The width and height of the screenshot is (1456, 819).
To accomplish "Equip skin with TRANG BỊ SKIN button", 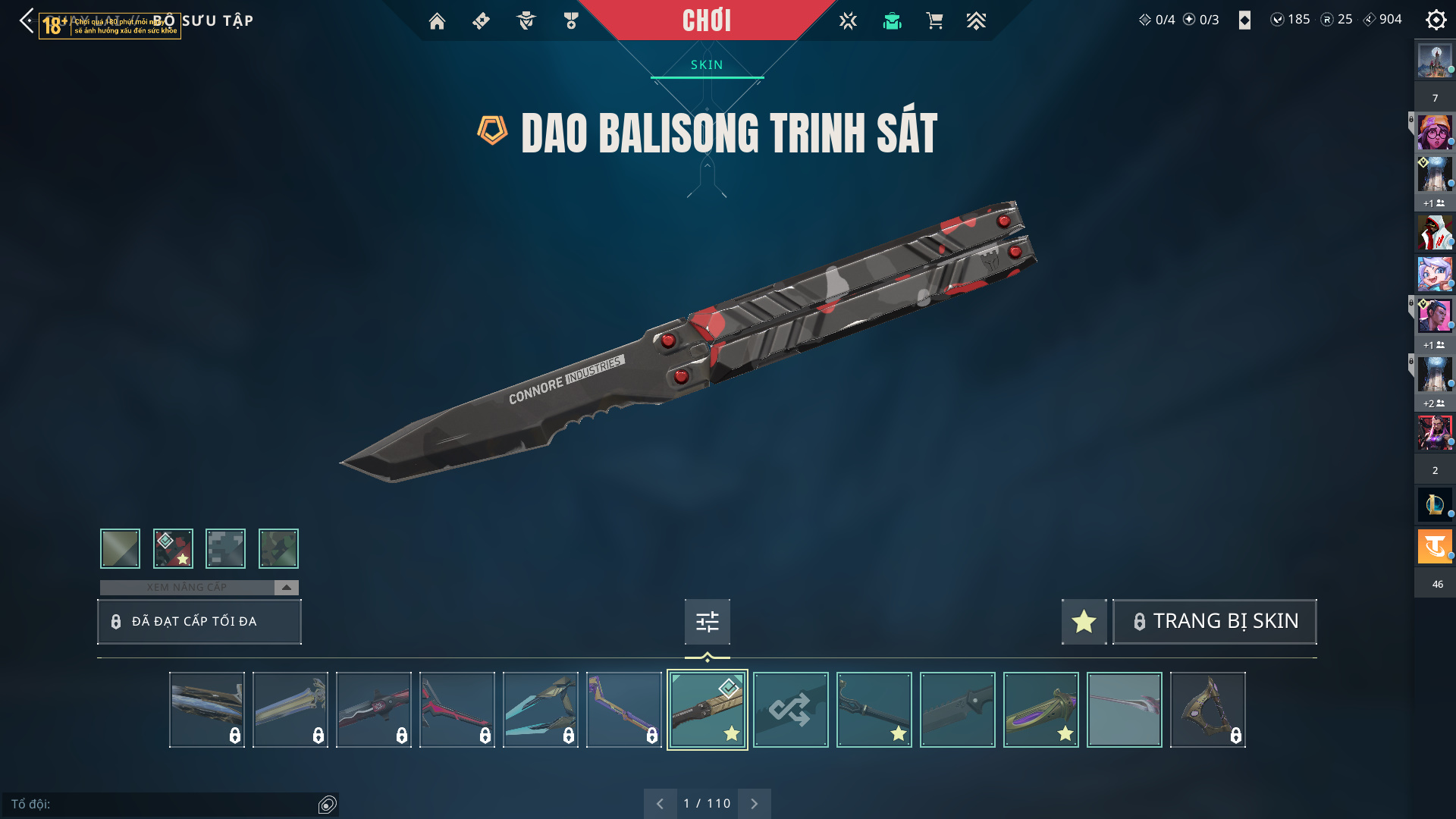I will [1214, 622].
